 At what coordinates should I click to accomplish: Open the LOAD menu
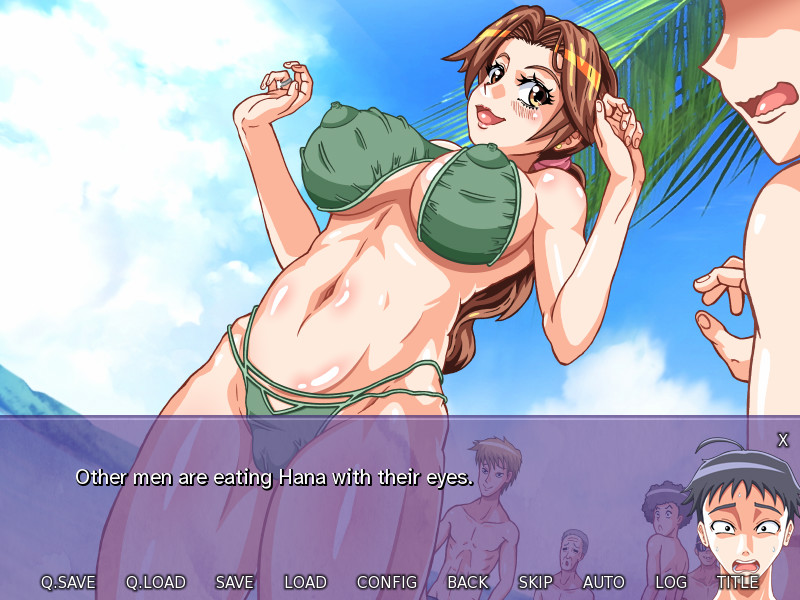click(305, 582)
